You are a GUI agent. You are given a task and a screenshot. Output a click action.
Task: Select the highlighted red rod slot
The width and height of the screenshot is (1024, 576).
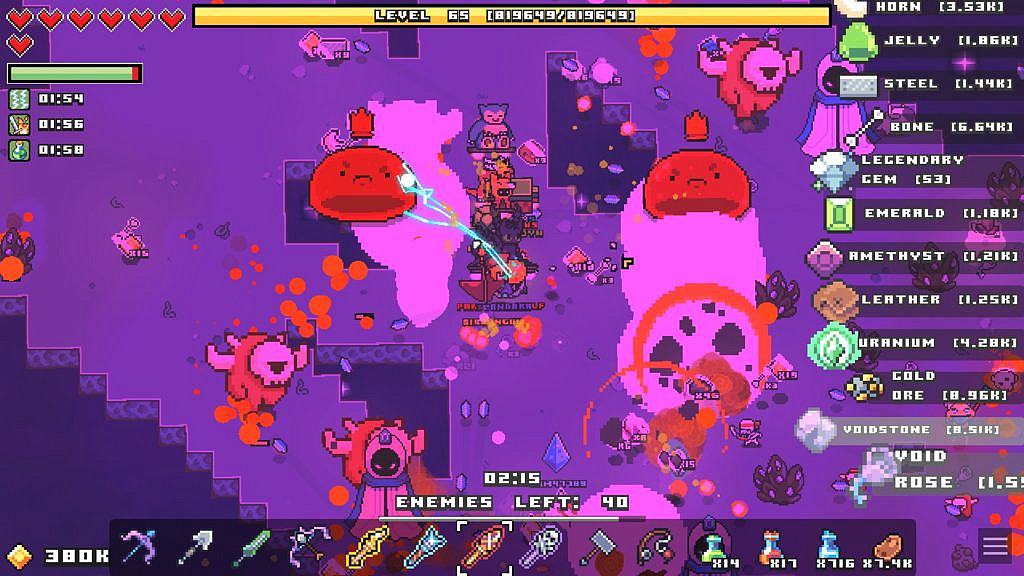pos(484,547)
